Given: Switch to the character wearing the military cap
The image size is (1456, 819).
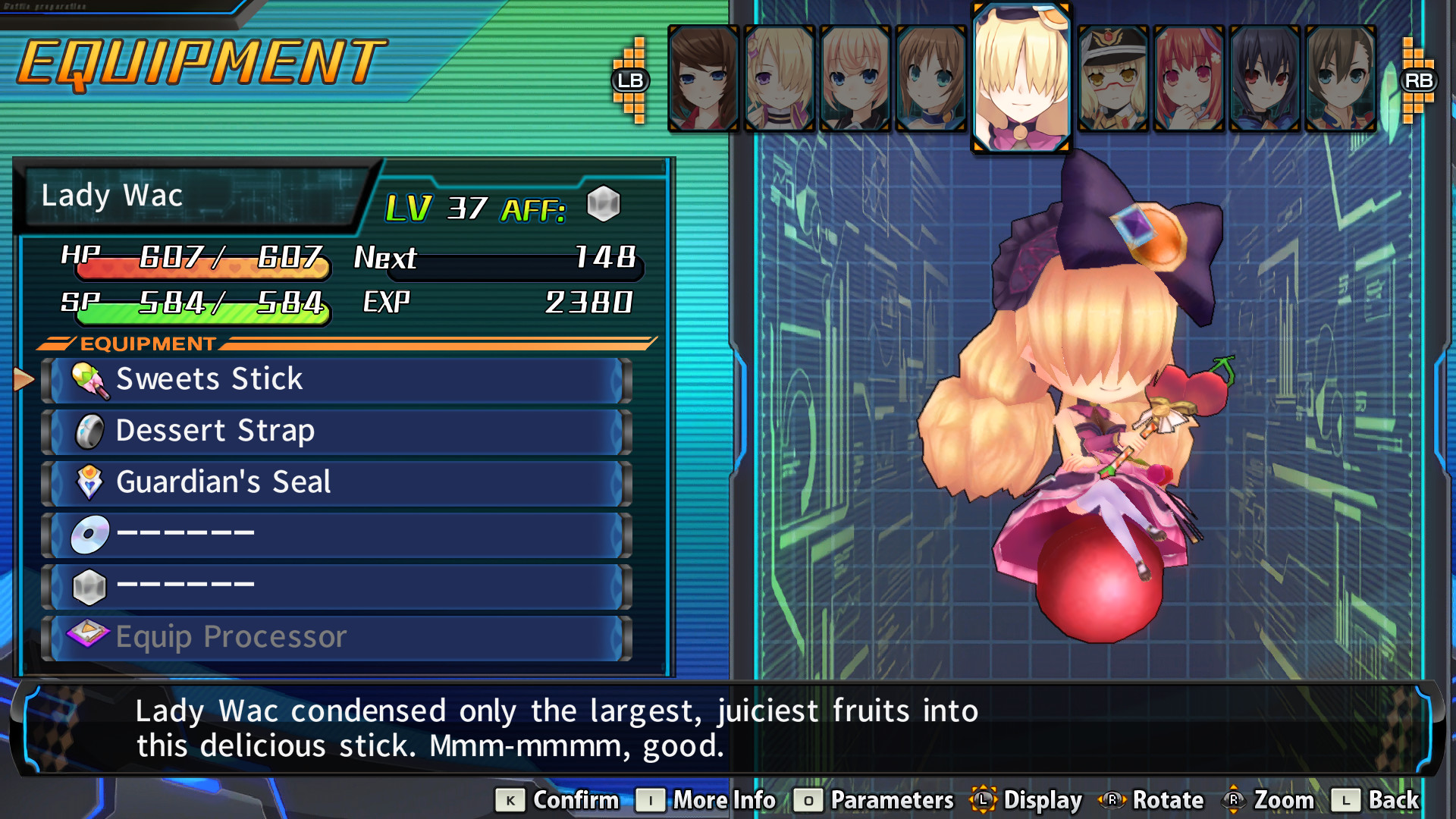Looking at the screenshot, I should tap(1112, 76).
